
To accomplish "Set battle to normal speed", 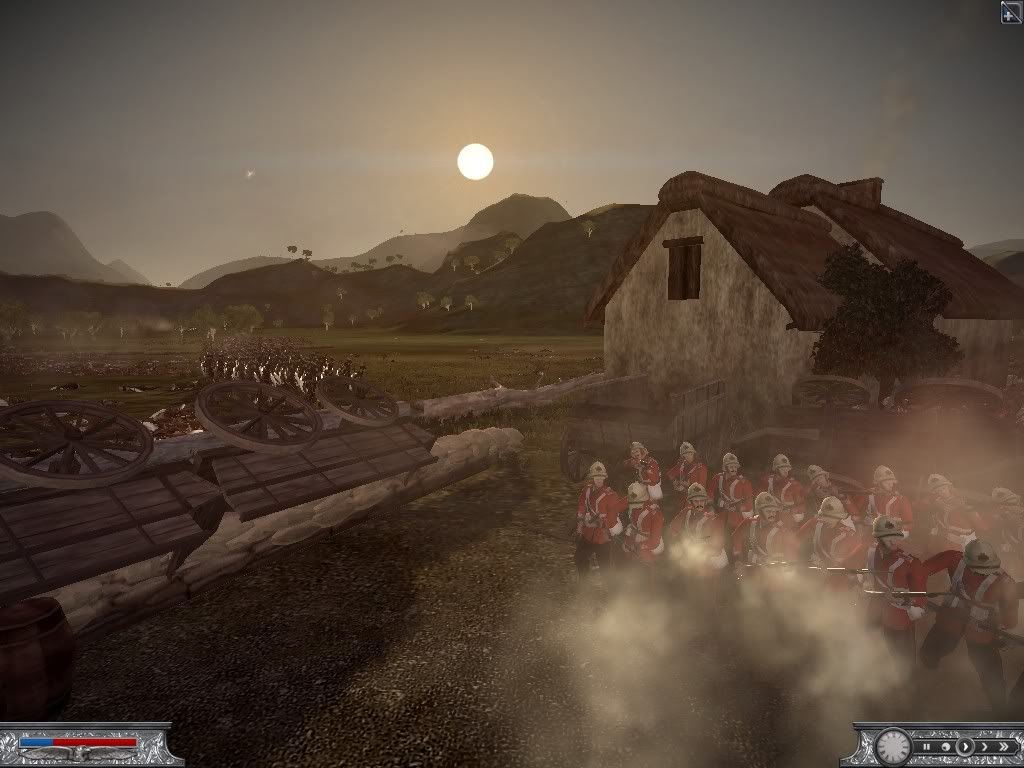I will (965, 747).
